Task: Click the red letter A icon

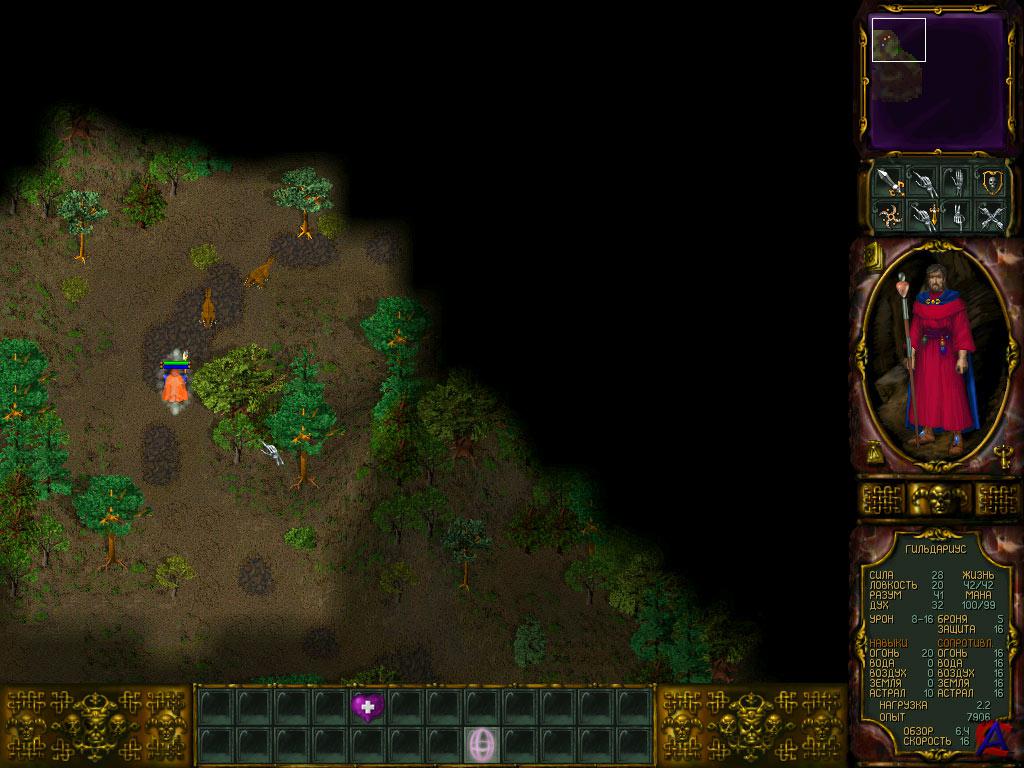Action: (992, 735)
